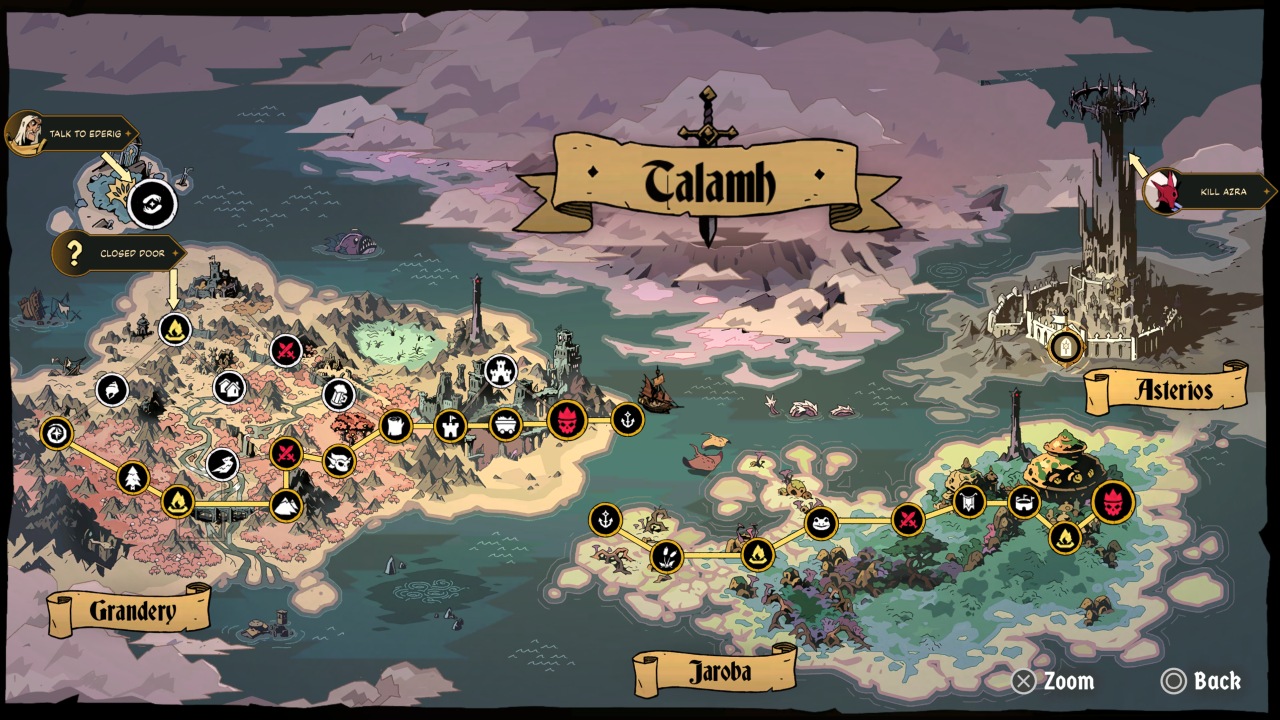Screen dimensions: 1280x720
Task: Choose the reeds node in Jaroba
Action: pyautogui.click(x=666, y=556)
